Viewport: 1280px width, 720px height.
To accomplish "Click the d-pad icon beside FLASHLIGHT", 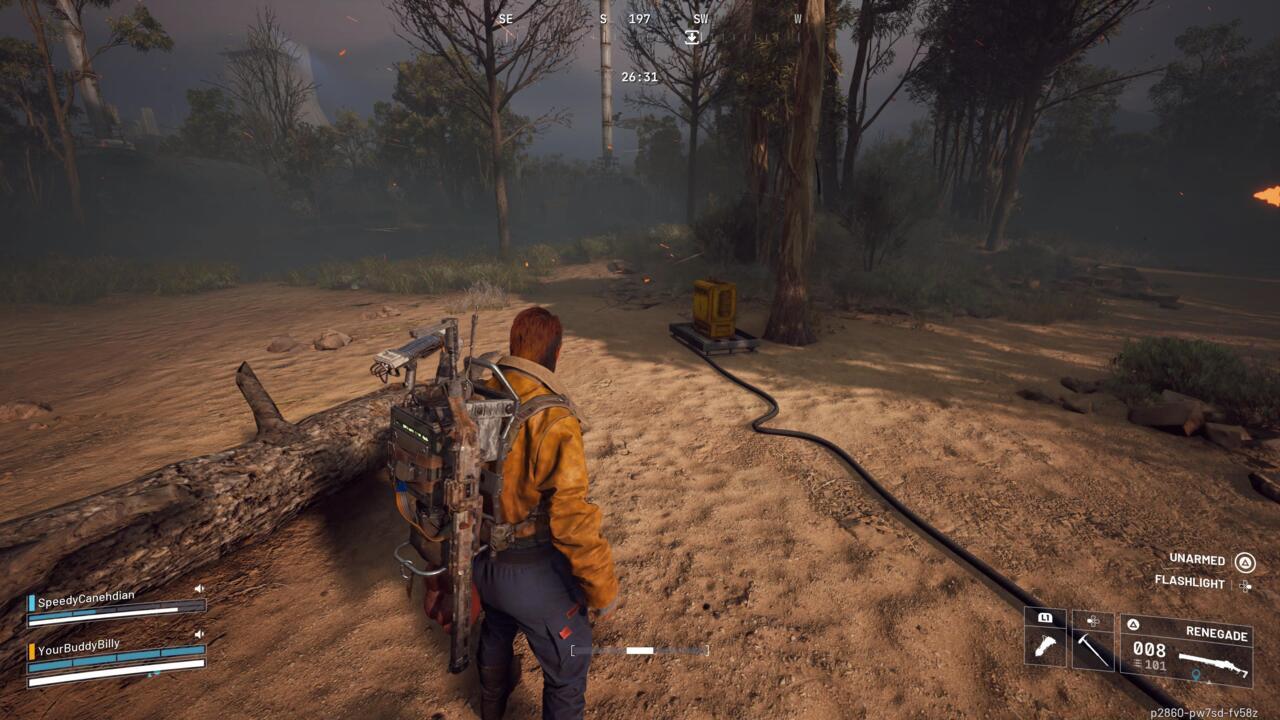I will (1245, 586).
